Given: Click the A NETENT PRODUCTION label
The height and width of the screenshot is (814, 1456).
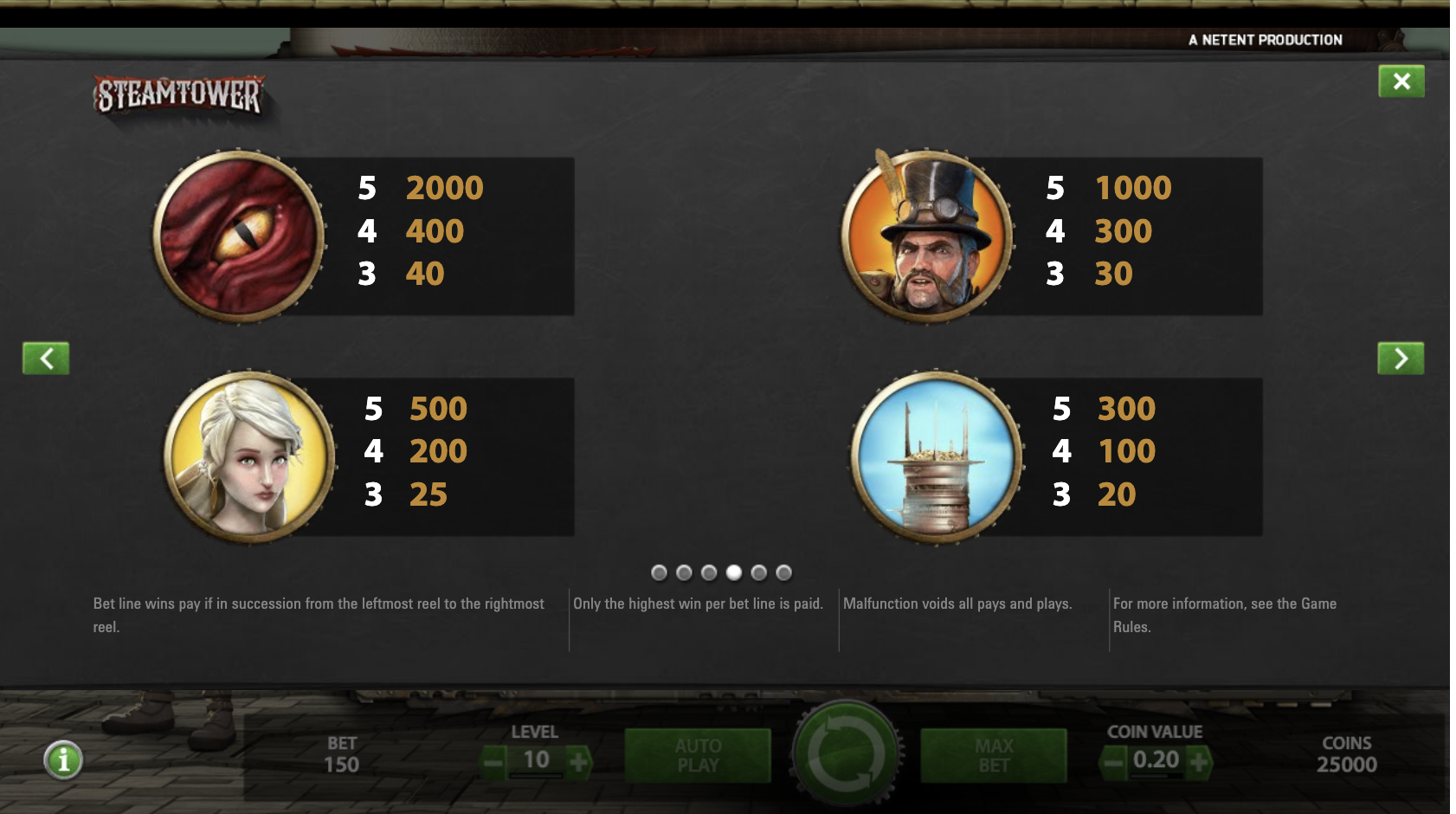Looking at the screenshot, I should [1265, 39].
